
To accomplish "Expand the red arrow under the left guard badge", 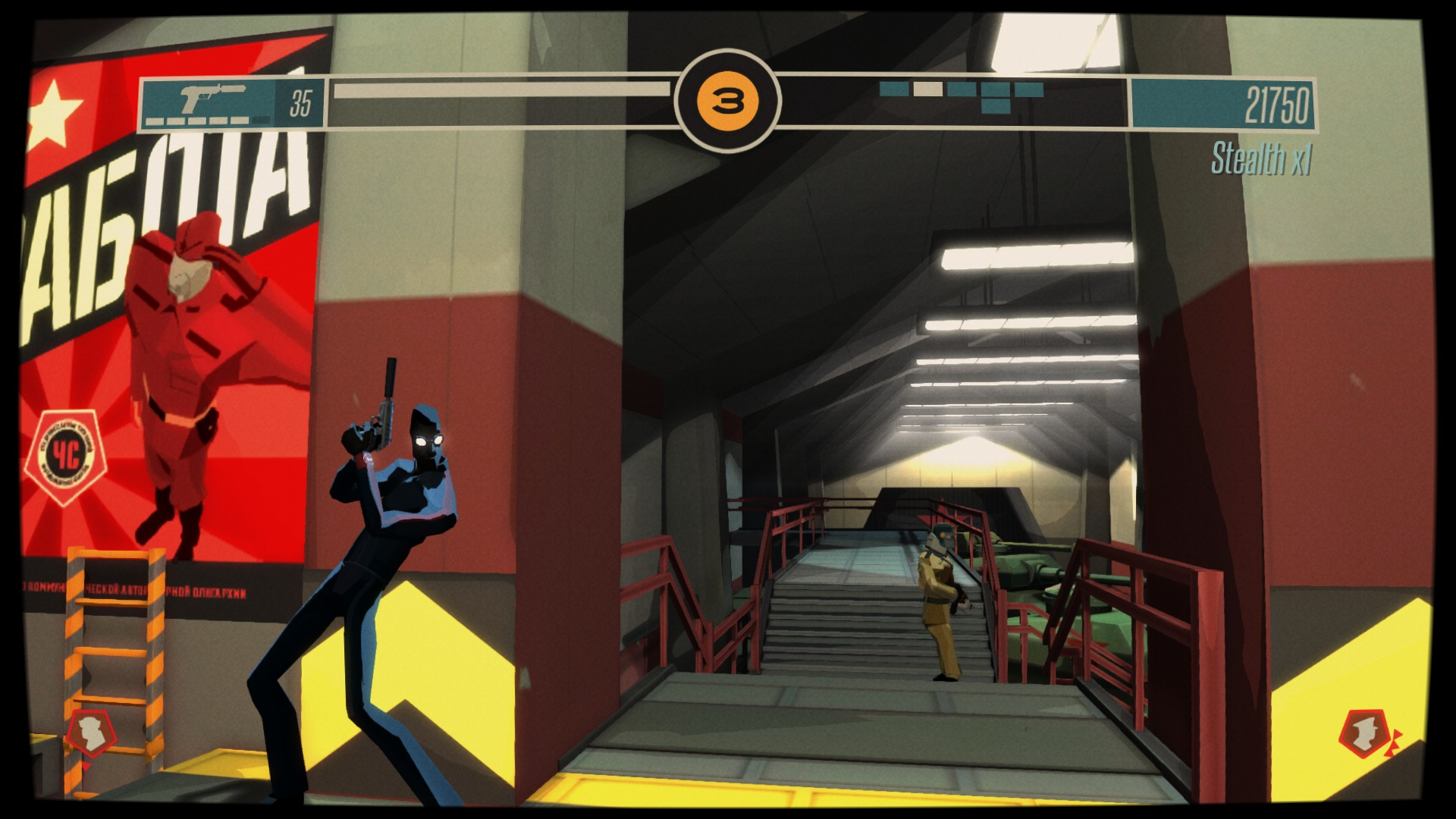I will tap(86, 764).
